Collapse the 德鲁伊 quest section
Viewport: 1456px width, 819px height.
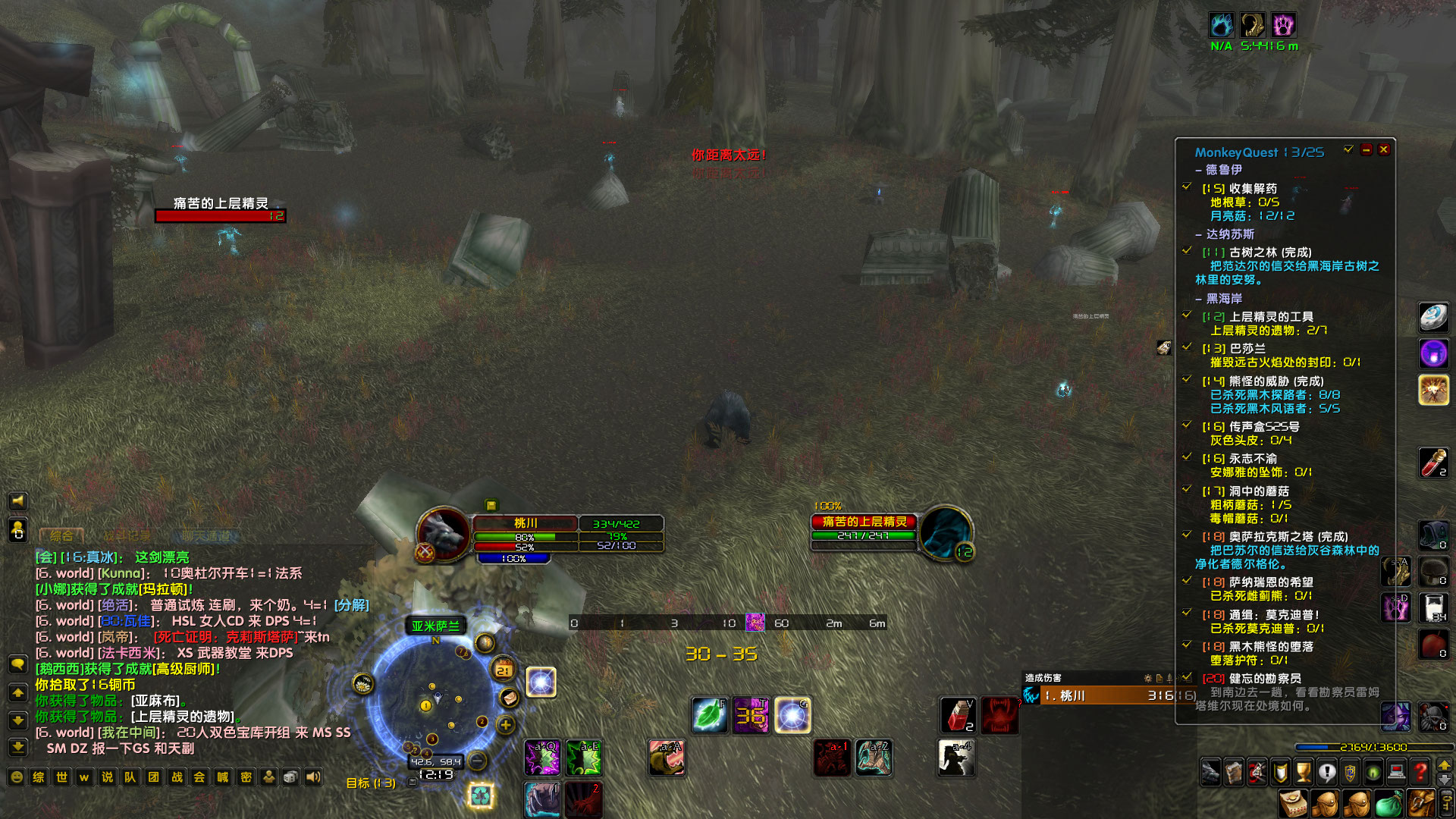1199,170
